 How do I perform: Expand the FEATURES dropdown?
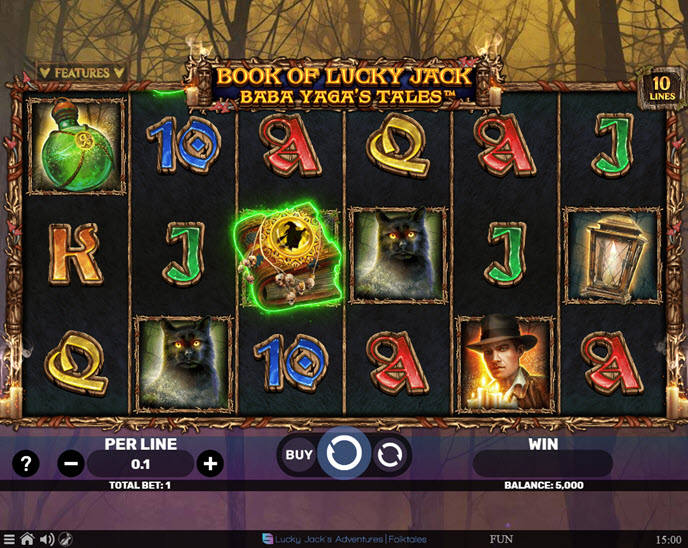coord(82,73)
